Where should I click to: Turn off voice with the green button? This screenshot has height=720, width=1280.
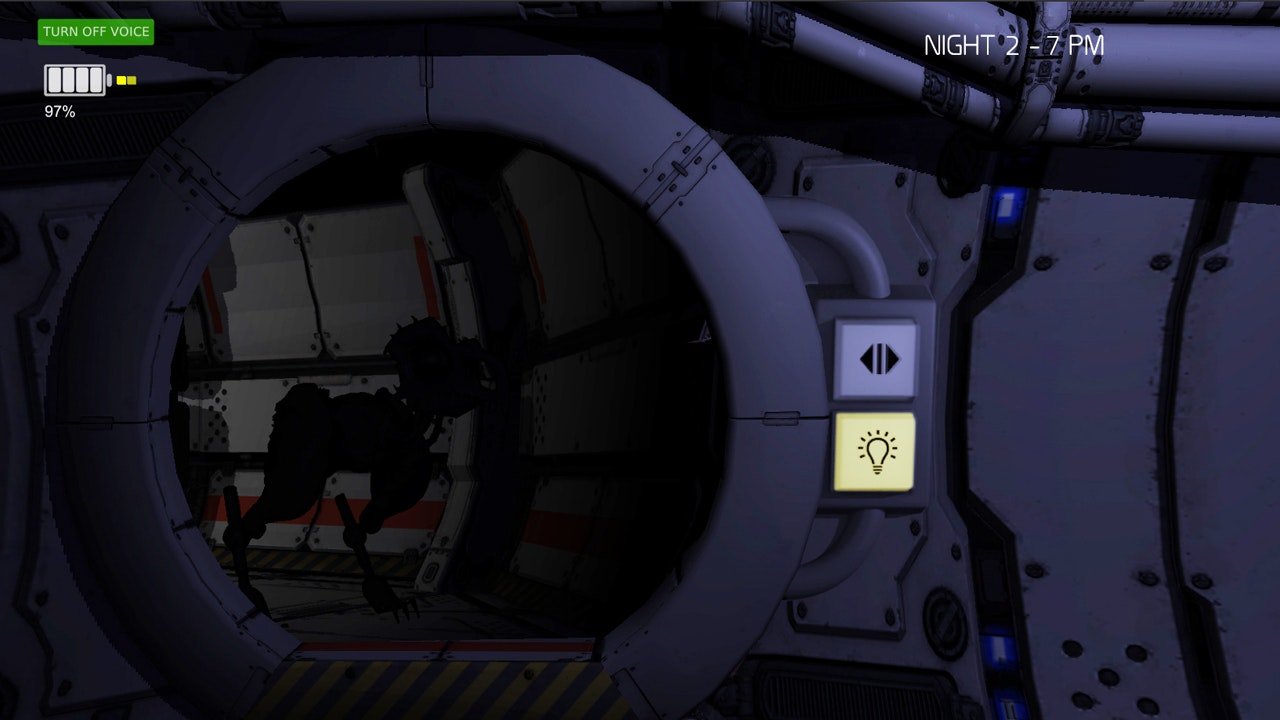point(96,32)
